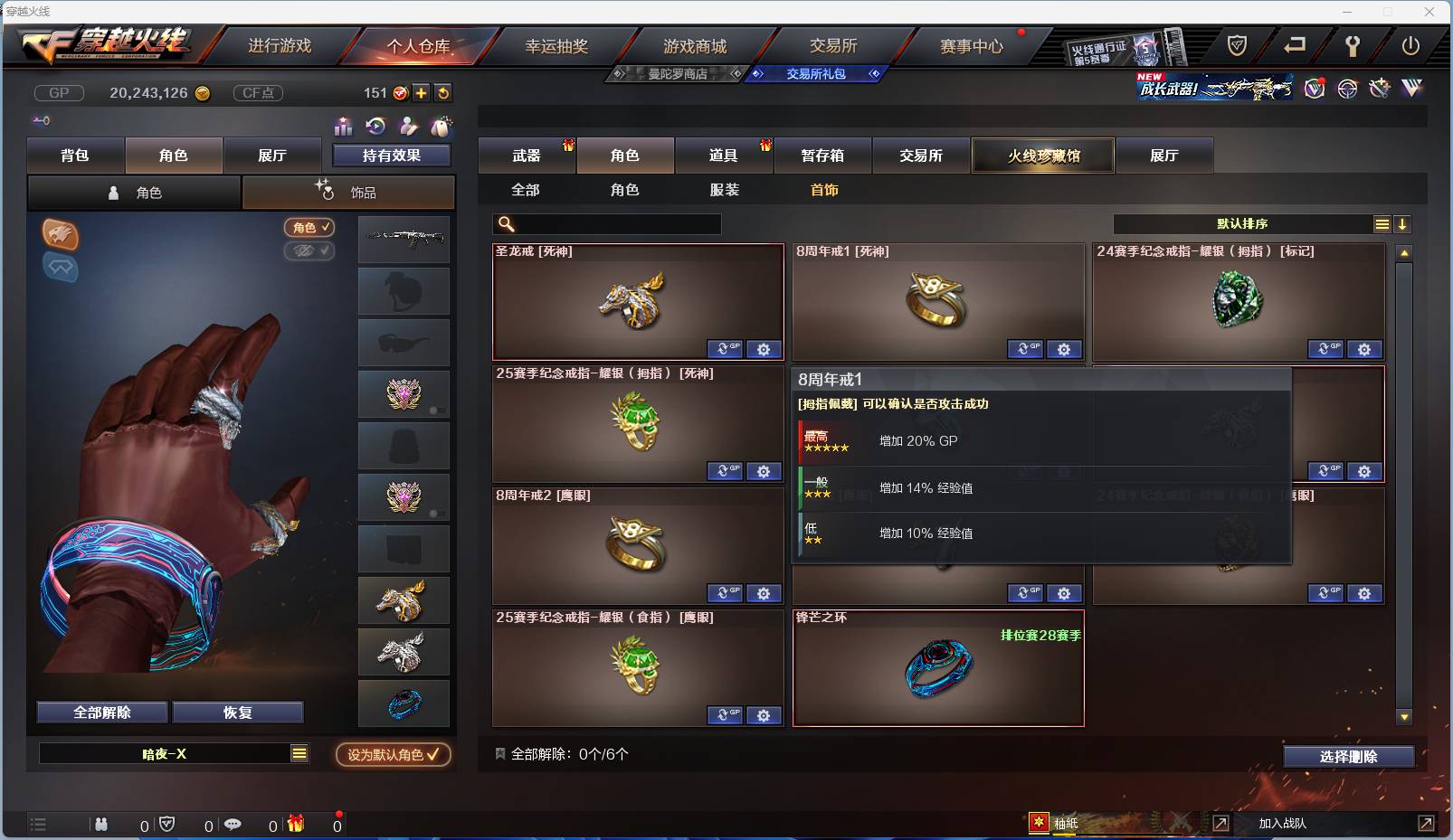Click the 全部解除 checkbox at the bottom bar
Viewport: 1453px width, 840px height.
500,753
